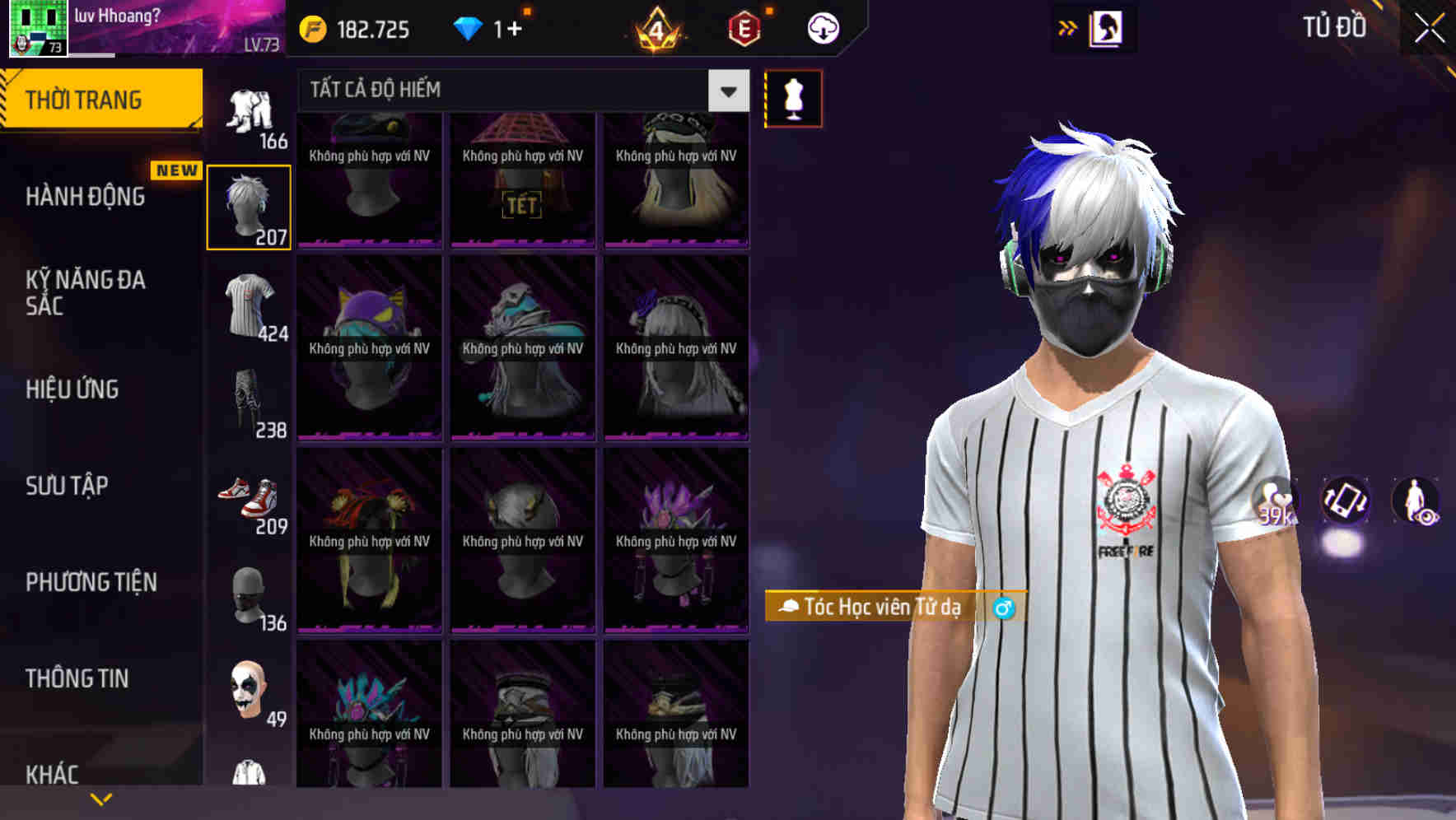1456x820 pixels.
Task: Expand the sidebar with the down chevron
Action: coord(101,797)
